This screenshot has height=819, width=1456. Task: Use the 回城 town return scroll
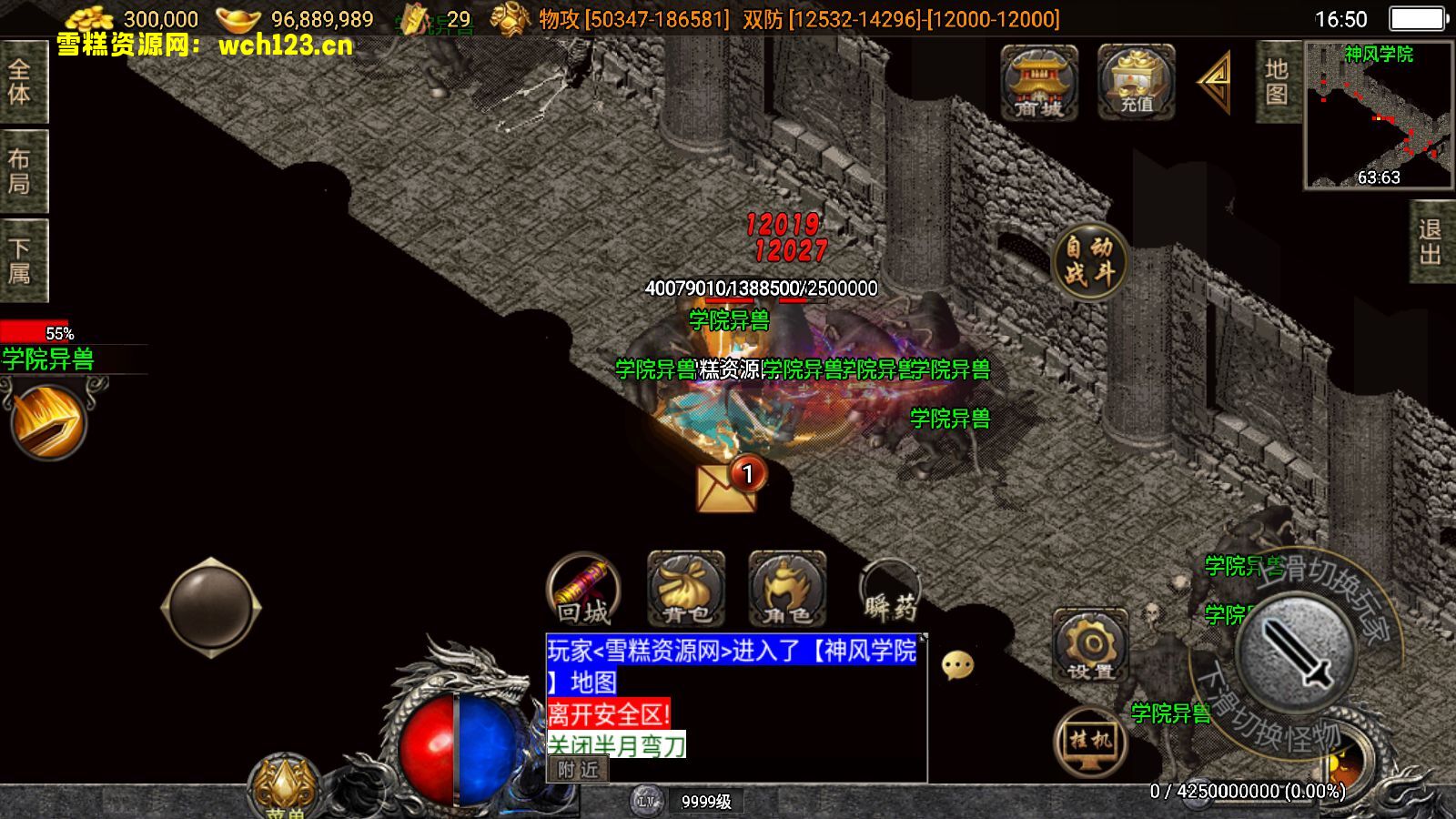[x=583, y=591]
